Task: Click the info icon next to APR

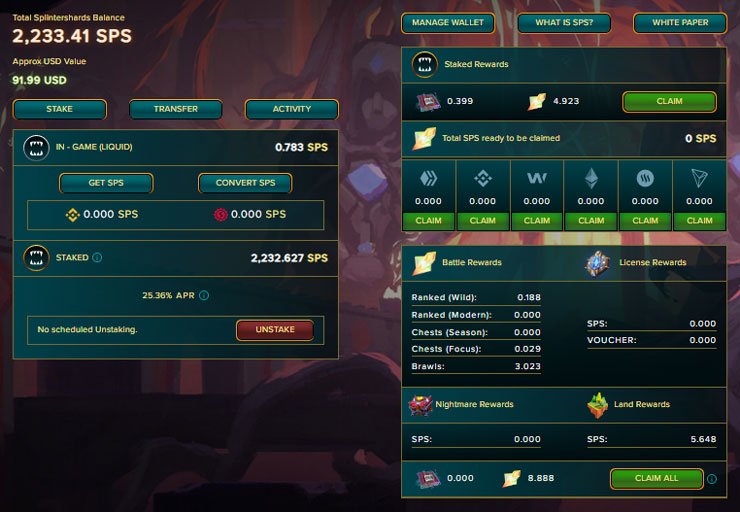Action: click(204, 296)
